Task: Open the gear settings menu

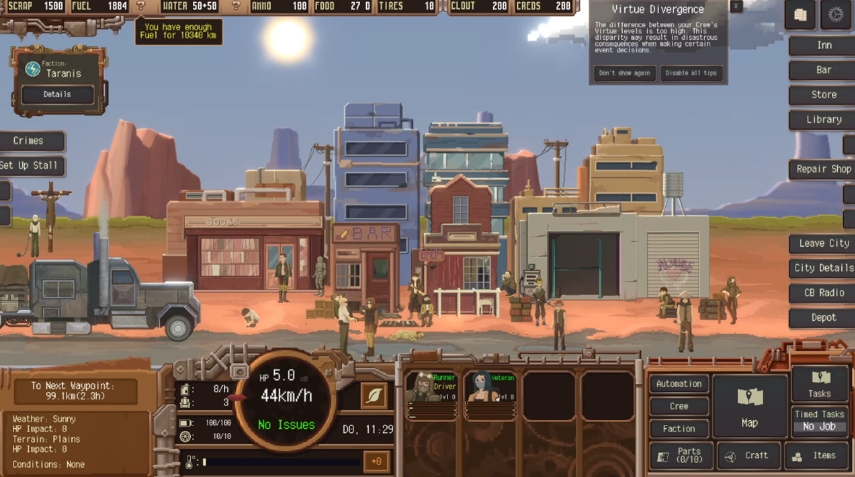Action: tap(836, 15)
